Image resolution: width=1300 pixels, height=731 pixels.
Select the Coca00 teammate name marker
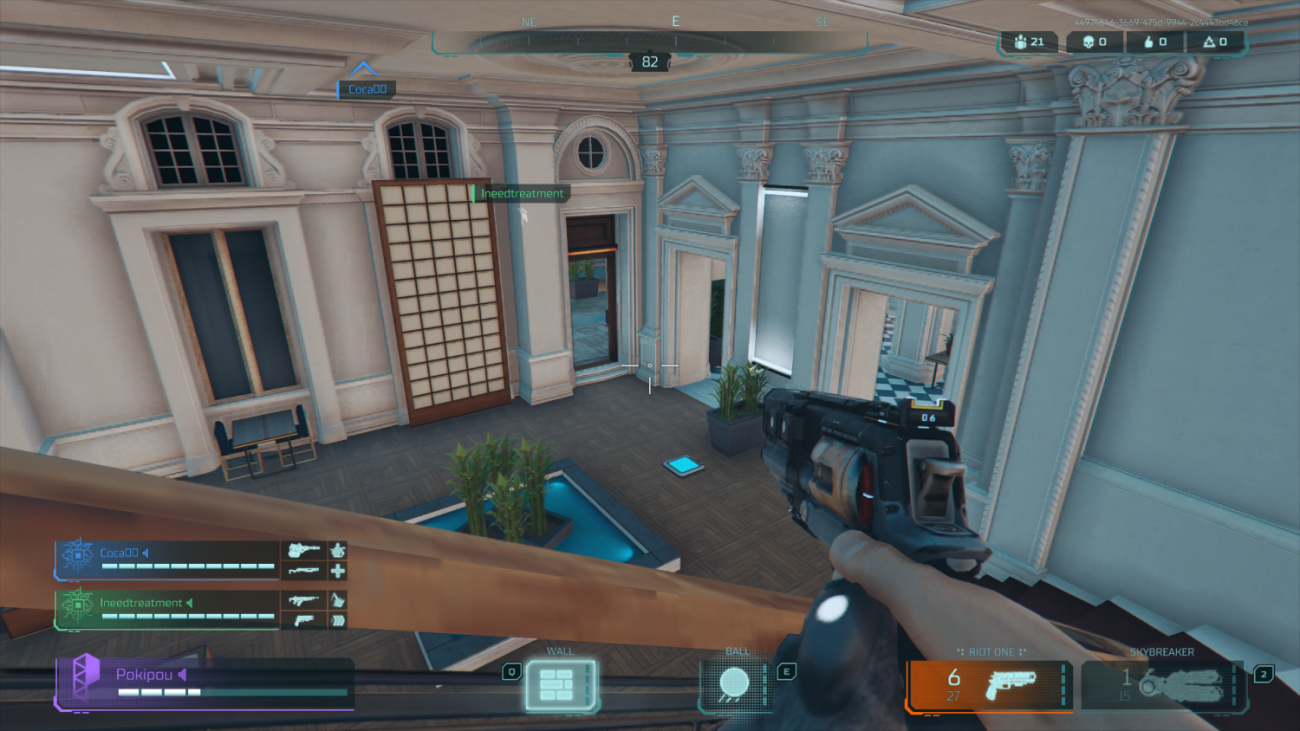[x=366, y=89]
